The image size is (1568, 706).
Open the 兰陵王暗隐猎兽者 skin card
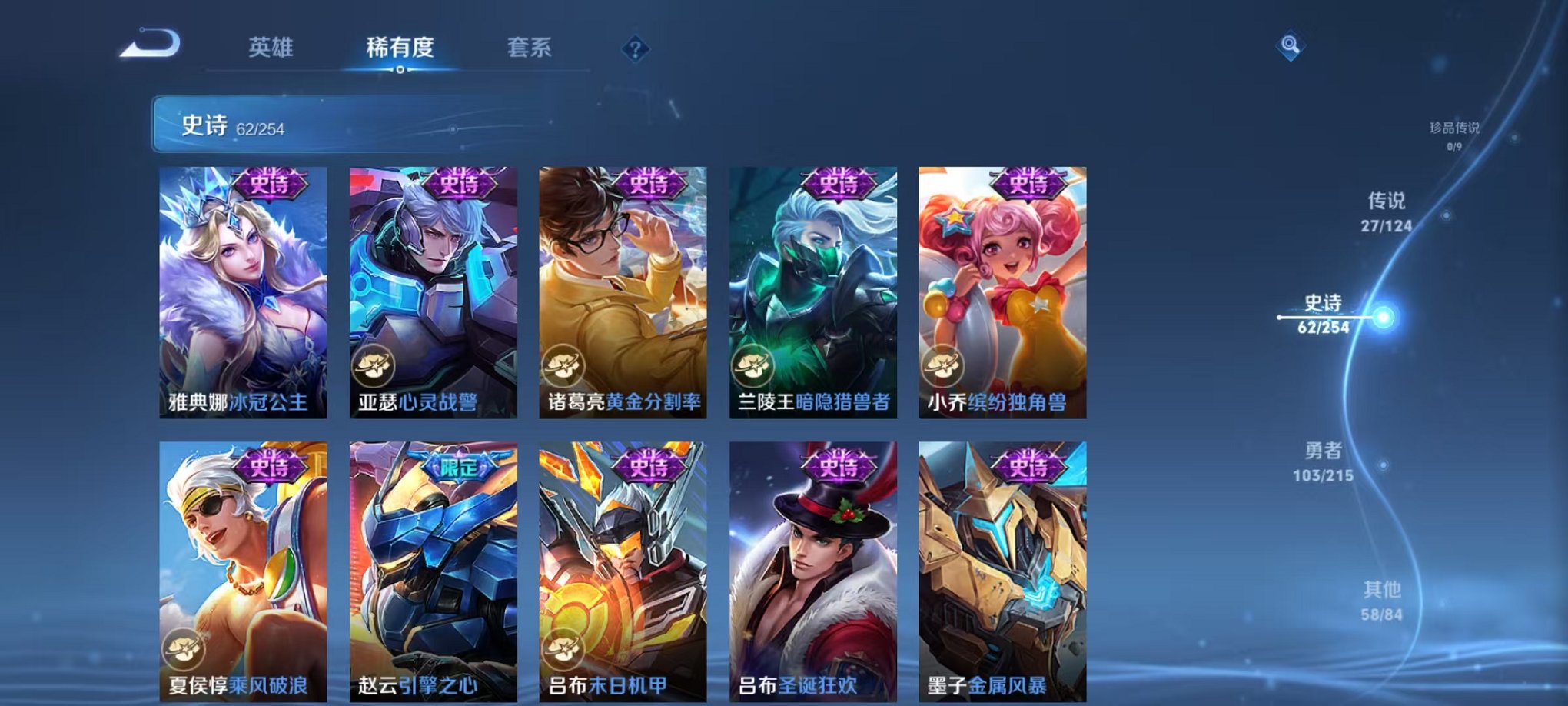coord(813,292)
